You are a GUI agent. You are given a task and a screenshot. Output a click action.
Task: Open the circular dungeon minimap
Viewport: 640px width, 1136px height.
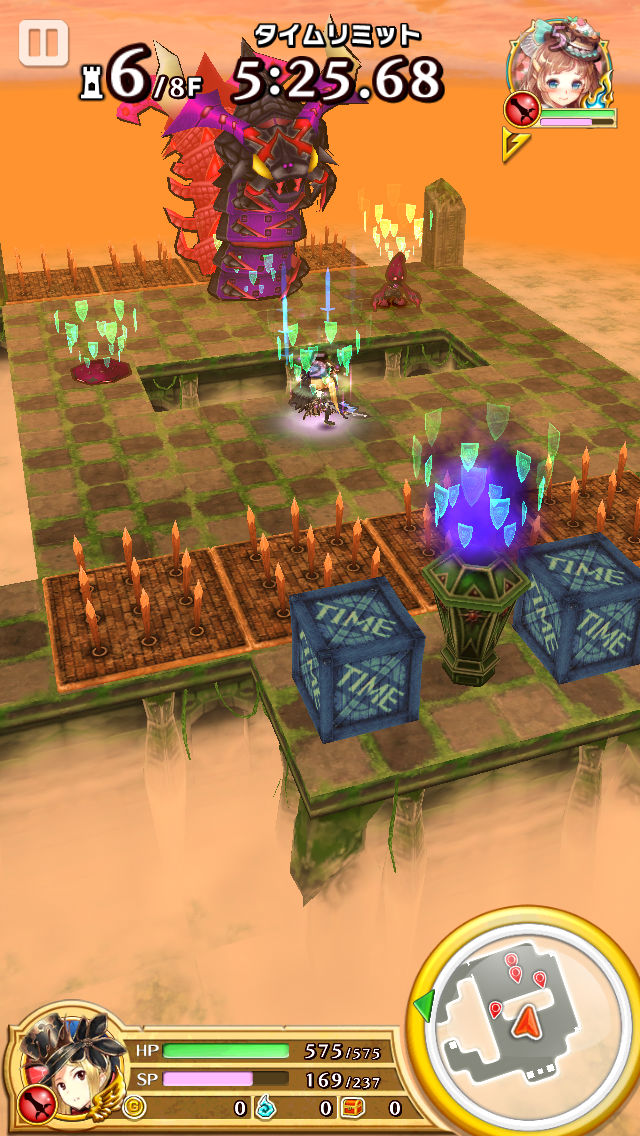[x=523, y=1020]
